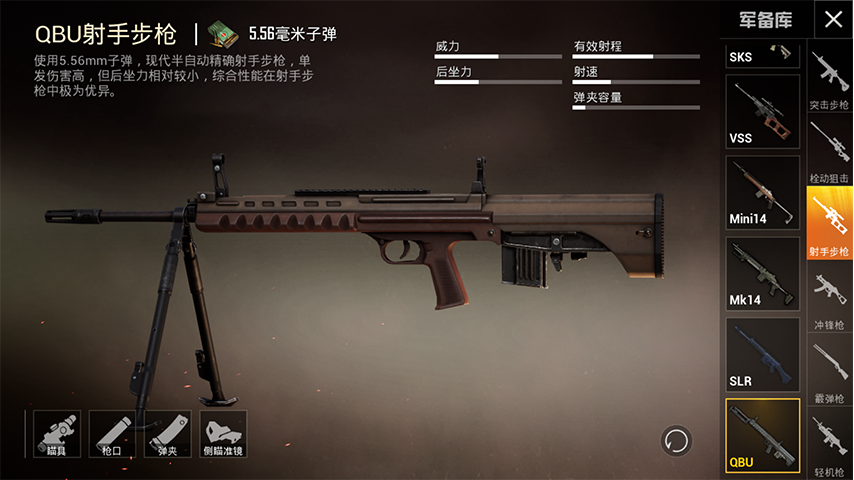The image size is (854, 480).
Task: View the SLR rifle
Action: [762, 354]
